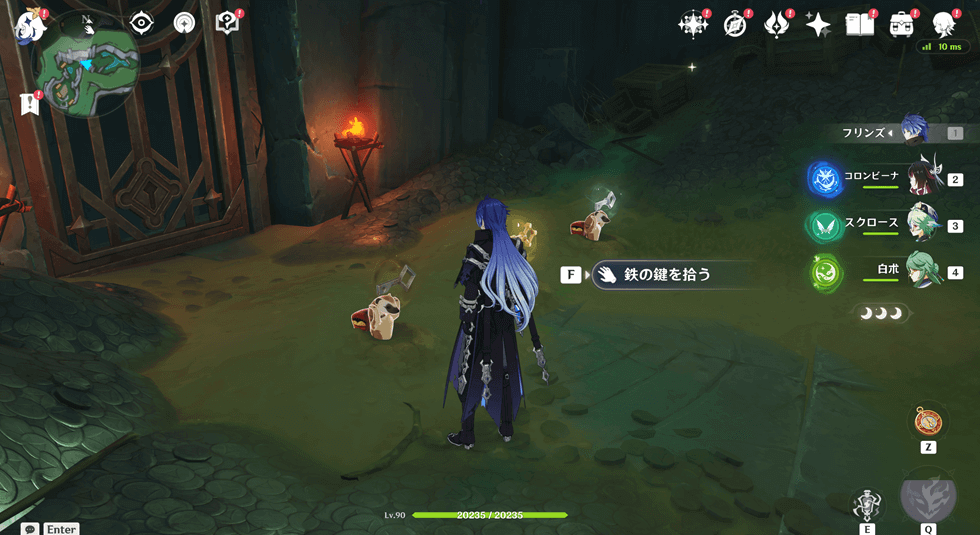Open the quest bookmark icon

click(28, 103)
